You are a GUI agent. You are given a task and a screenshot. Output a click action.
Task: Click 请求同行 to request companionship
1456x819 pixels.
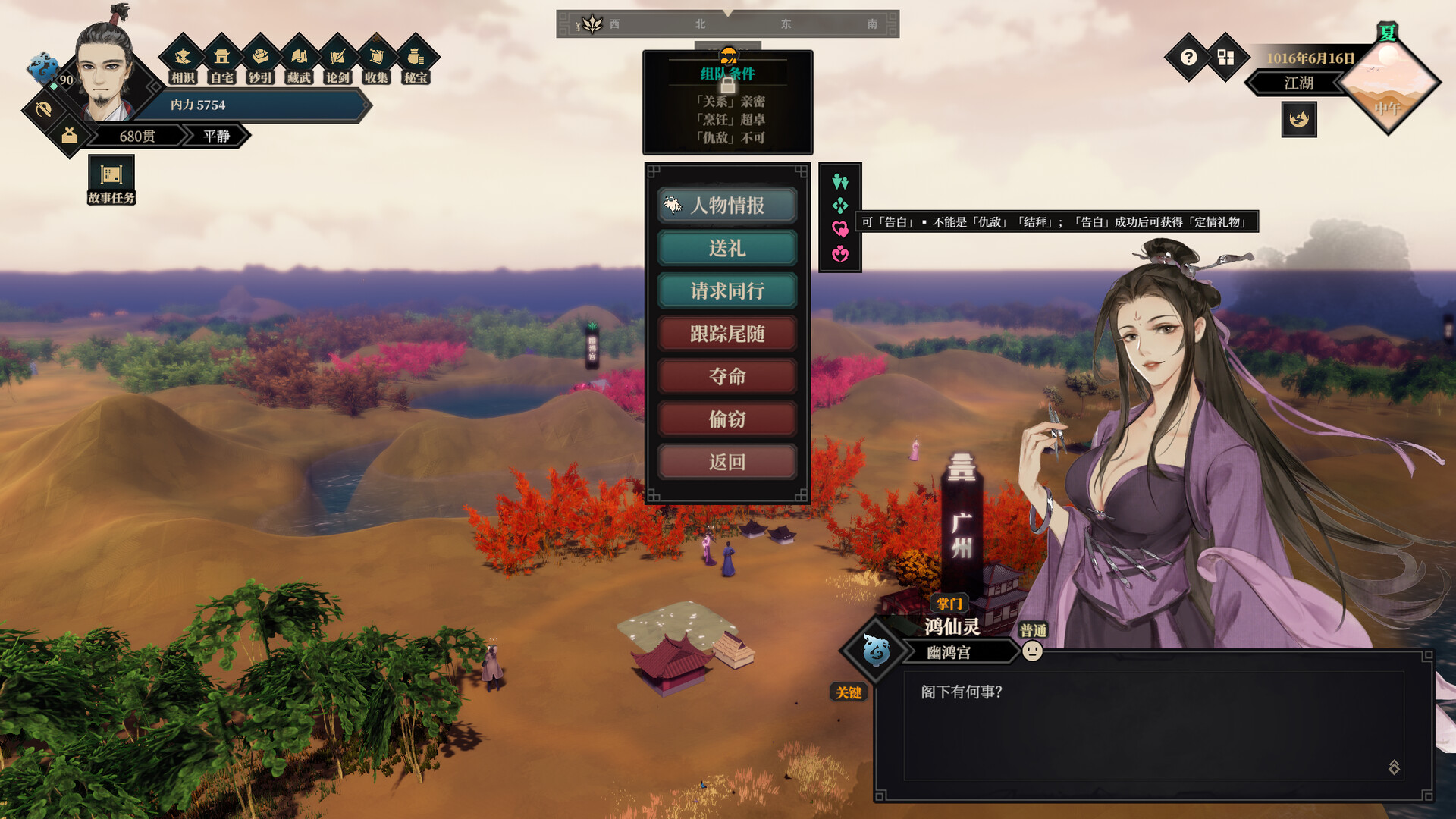click(726, 290)
